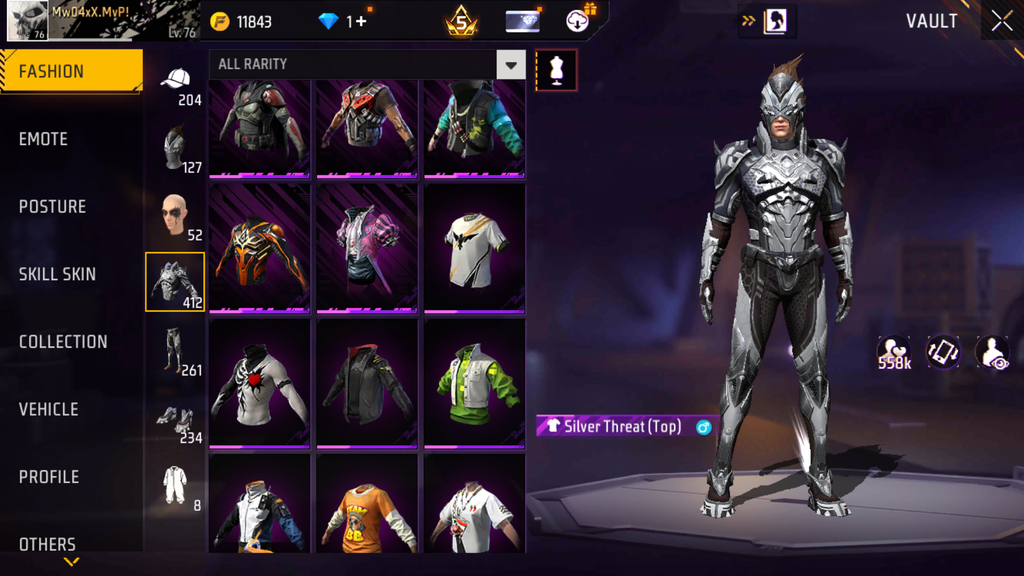Expand the All Rarity dropdown
The image size is (1024, 576).
click(510, 65)
